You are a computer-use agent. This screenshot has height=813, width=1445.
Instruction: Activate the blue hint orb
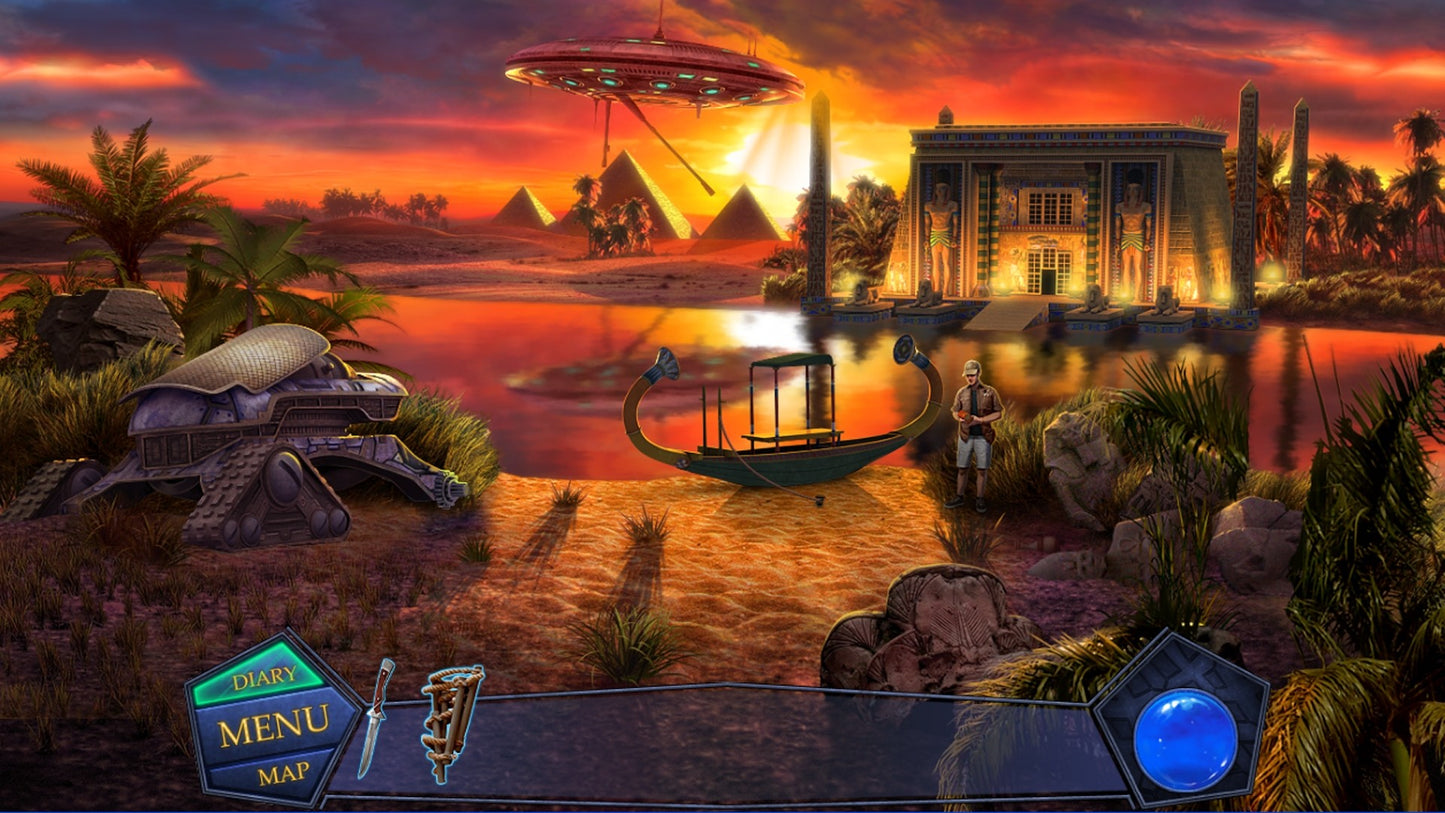(1185, 739)
